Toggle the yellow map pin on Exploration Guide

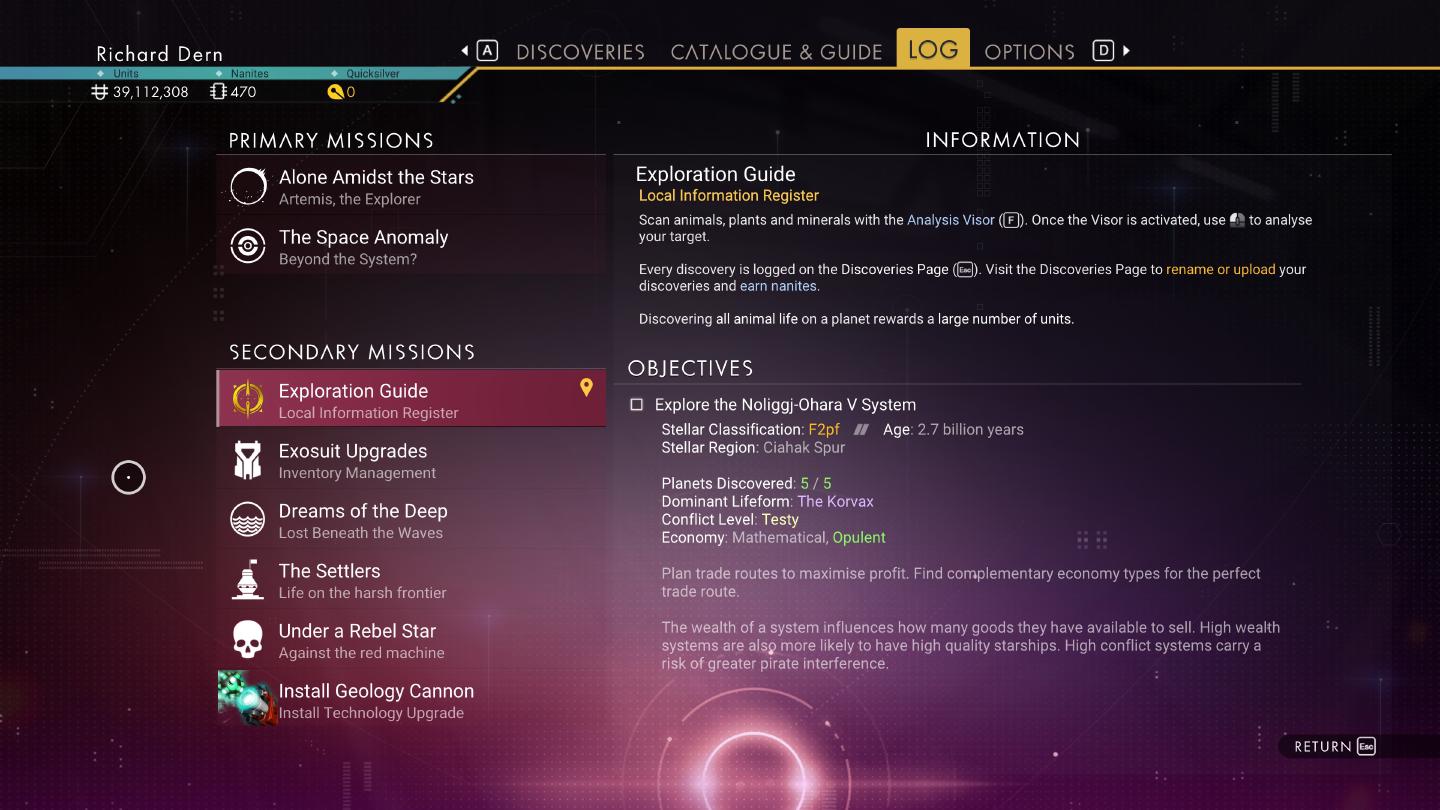coord(586,388)
